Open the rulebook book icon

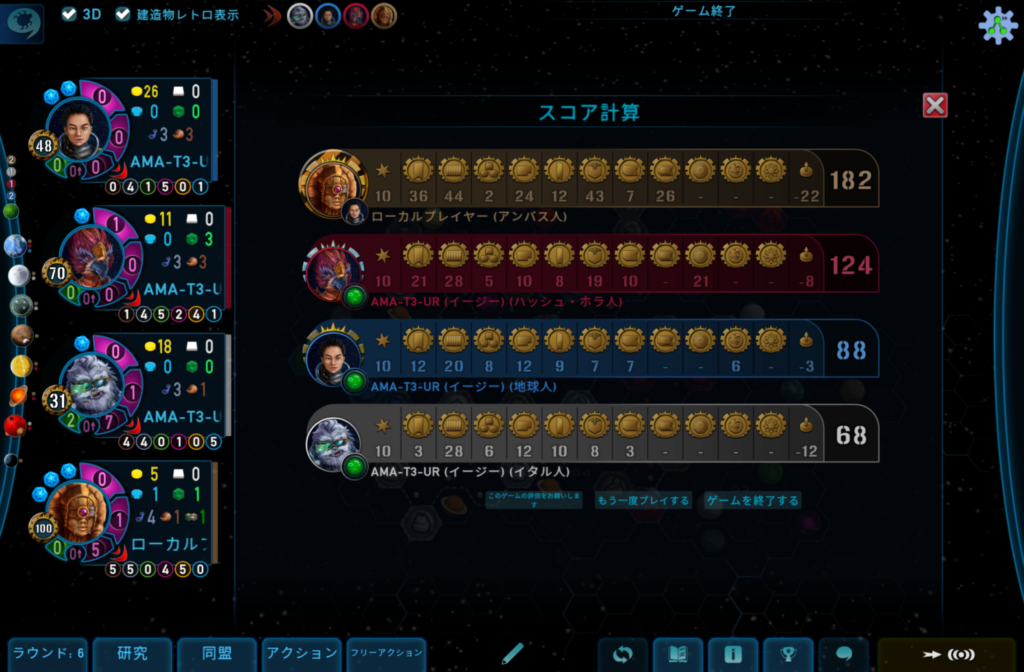coord(678,655)
